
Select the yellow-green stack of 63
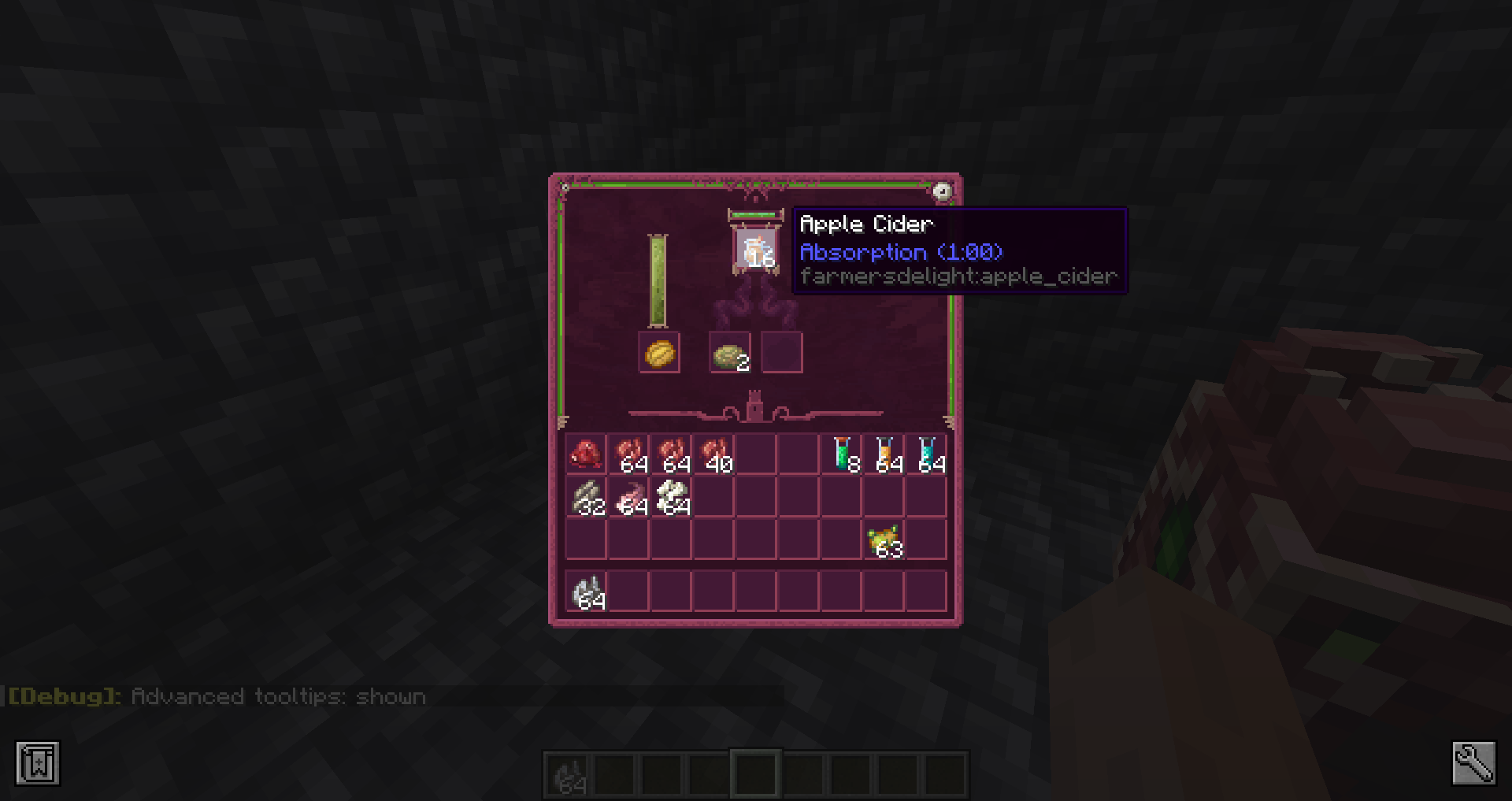884,540
